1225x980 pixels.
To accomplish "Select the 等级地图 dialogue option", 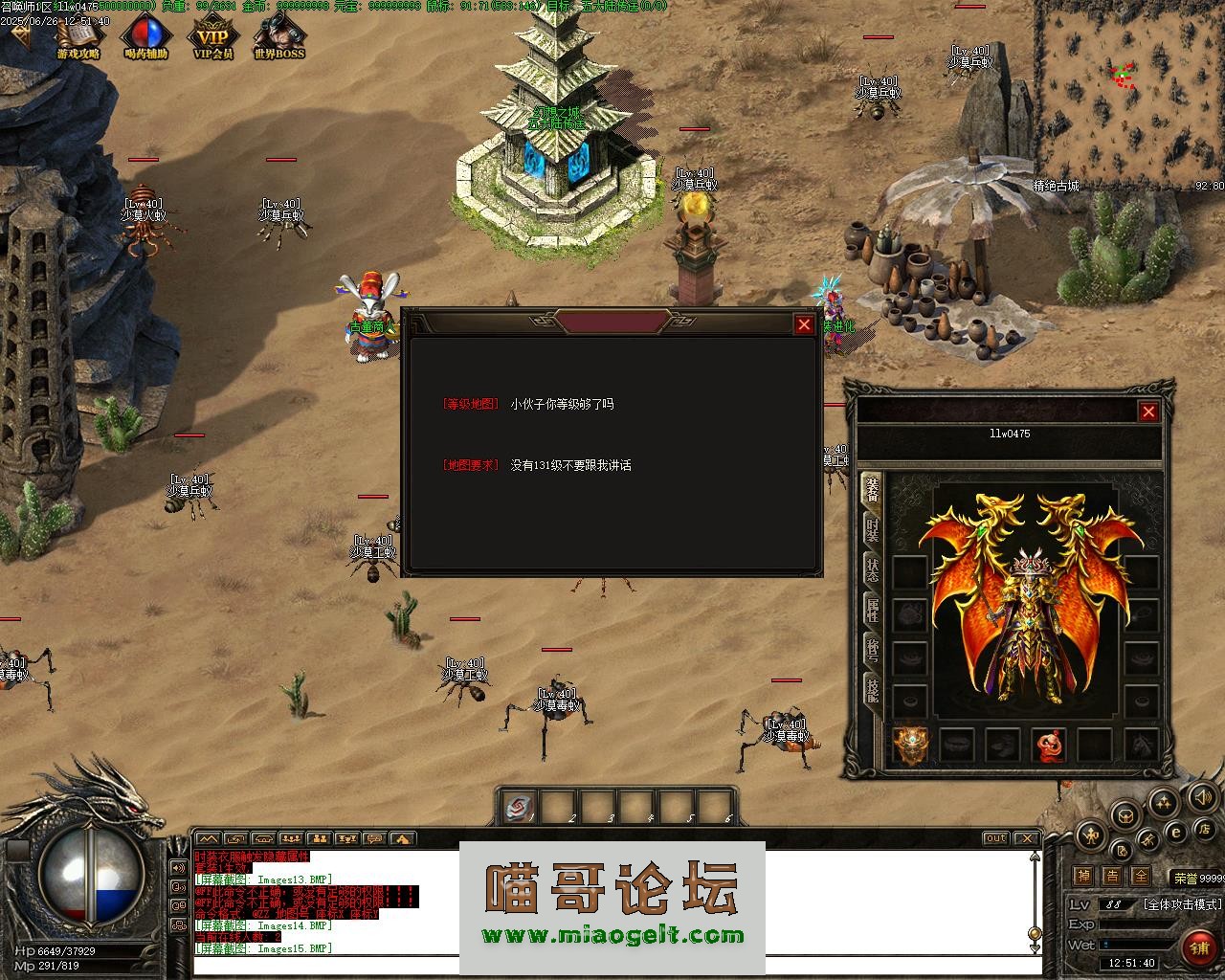I will 471,404.
